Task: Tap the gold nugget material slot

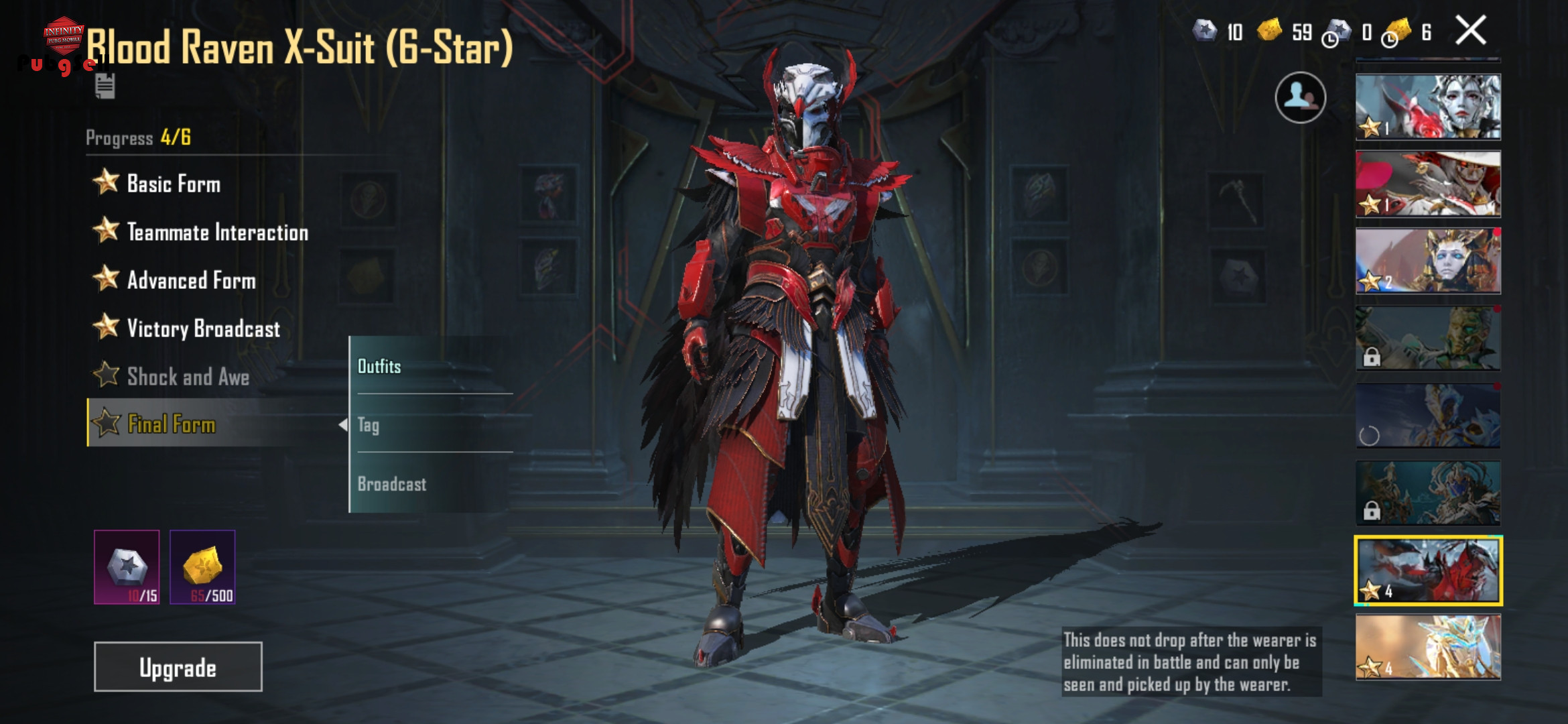Action: (202, 567)
